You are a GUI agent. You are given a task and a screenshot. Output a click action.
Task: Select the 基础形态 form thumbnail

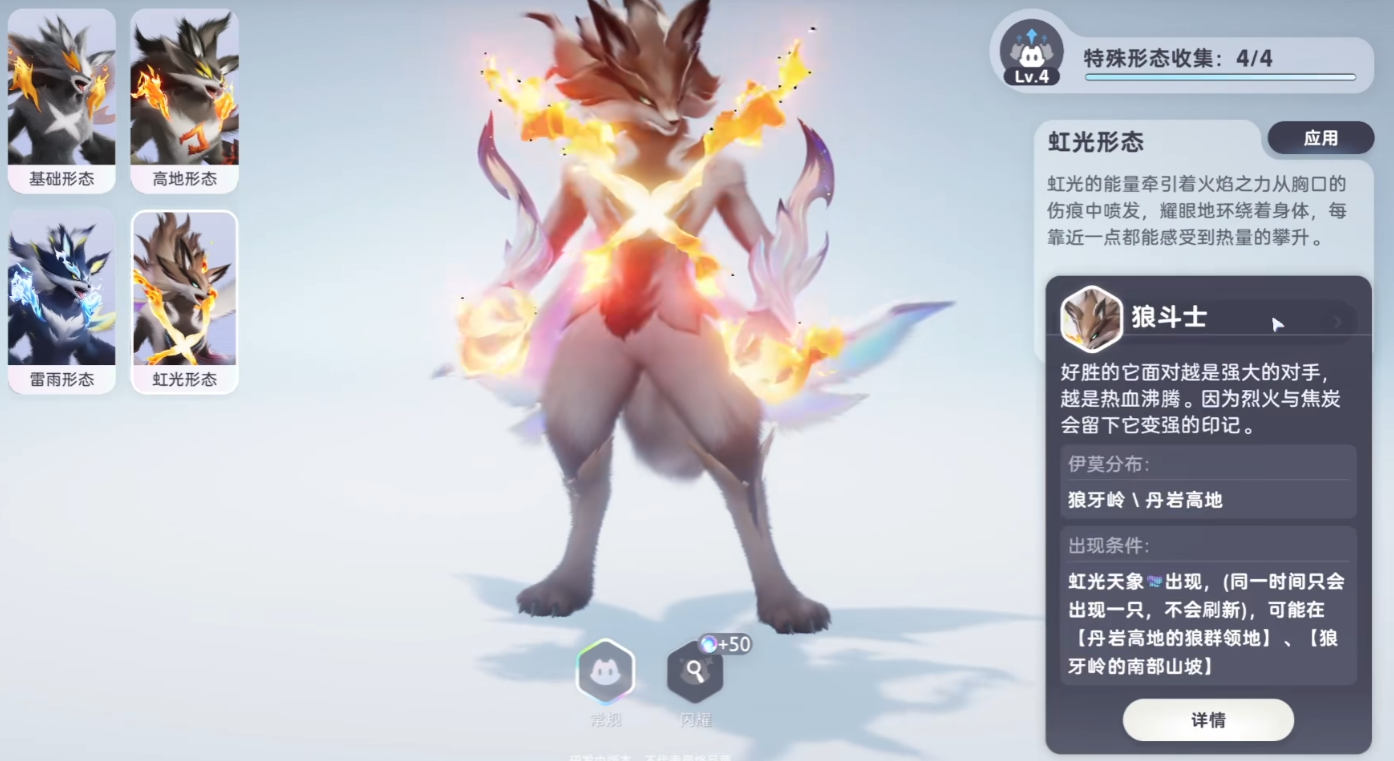click(62, 100)
